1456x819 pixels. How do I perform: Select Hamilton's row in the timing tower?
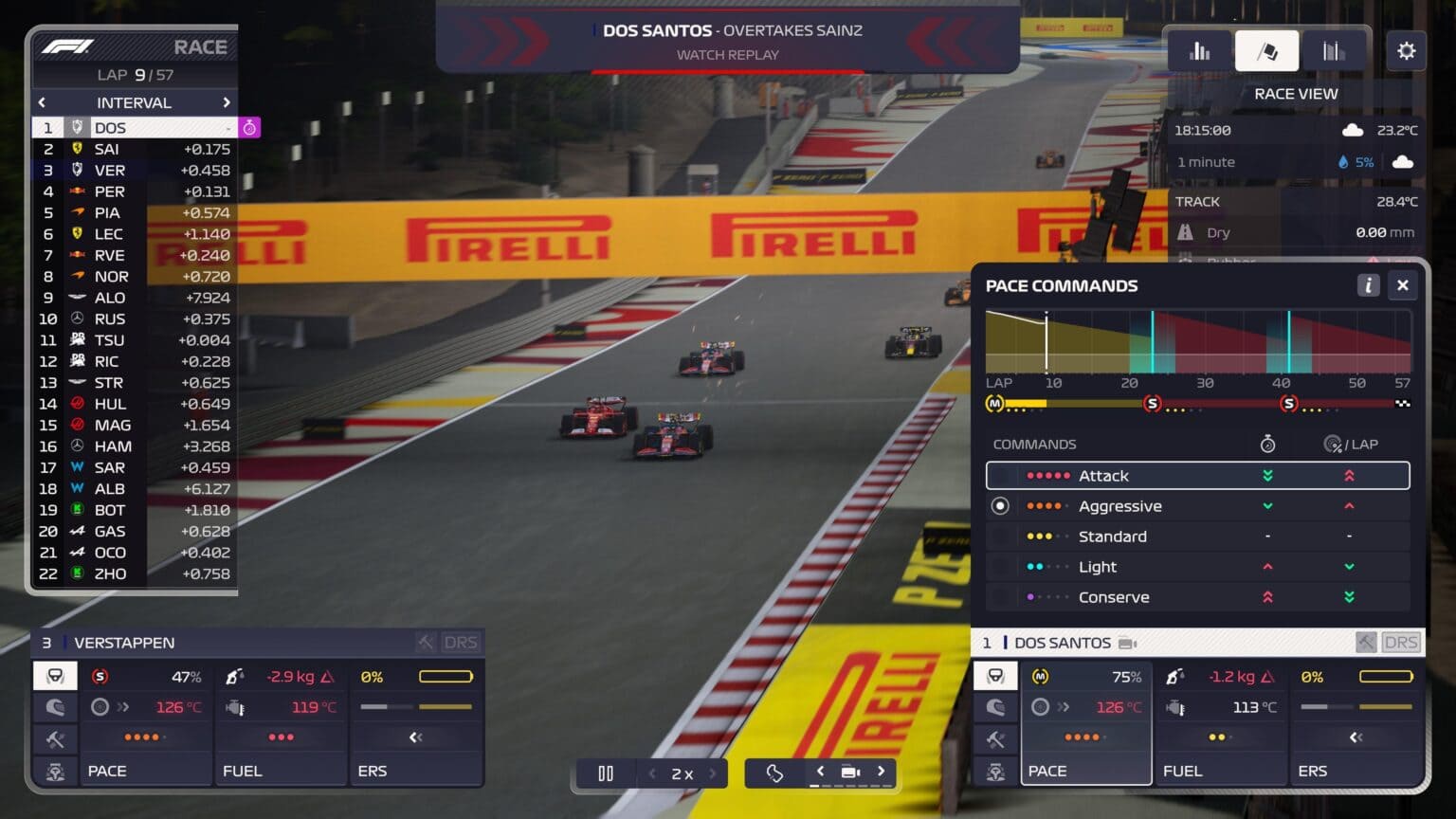tap(135, 446)
